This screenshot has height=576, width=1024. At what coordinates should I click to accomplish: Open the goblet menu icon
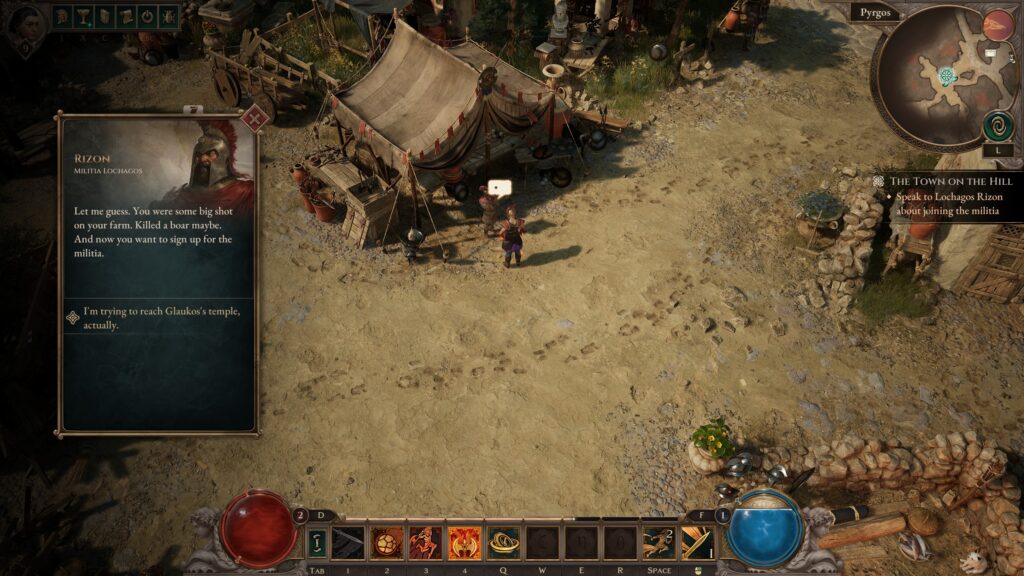tap(86, 17)
